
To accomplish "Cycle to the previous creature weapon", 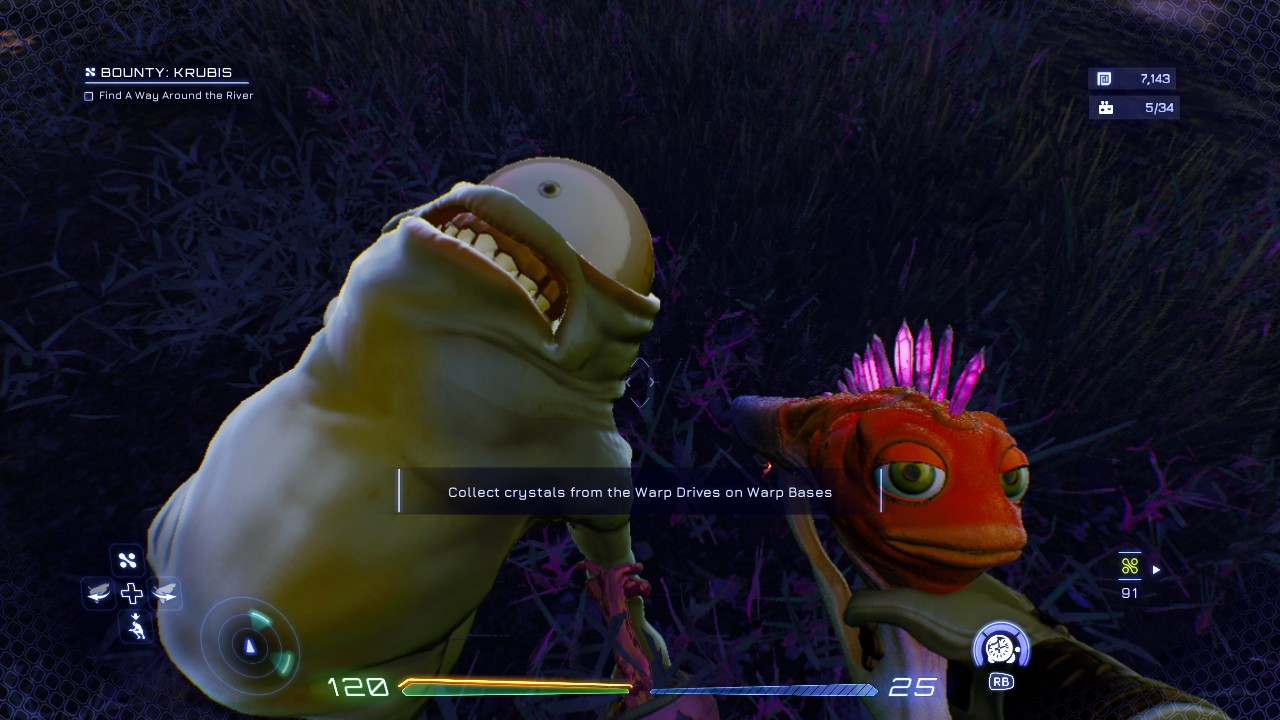I will tap(98, 594).
